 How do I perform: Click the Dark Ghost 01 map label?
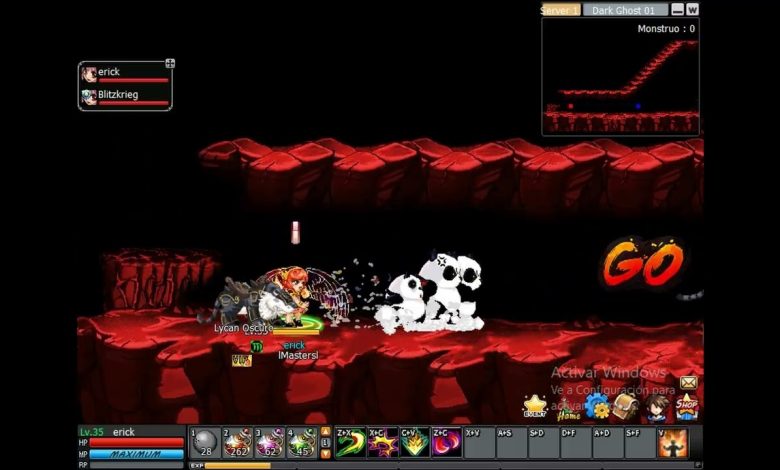[x=625, y=10]
